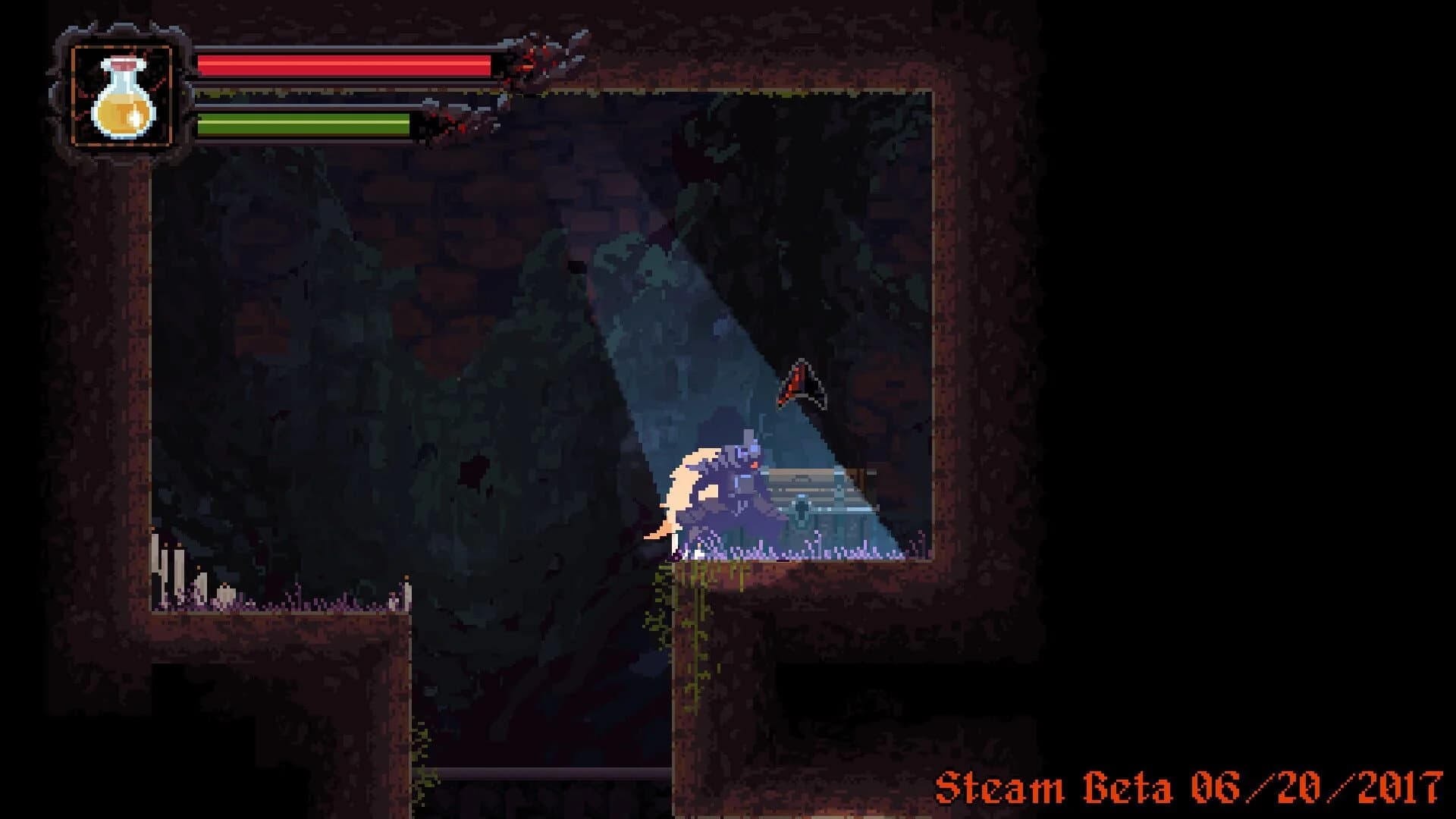Toggle the red health bar display
The width and height of the screenshot is (1456, 819).
pyautogui.click(x=341, y=67)
